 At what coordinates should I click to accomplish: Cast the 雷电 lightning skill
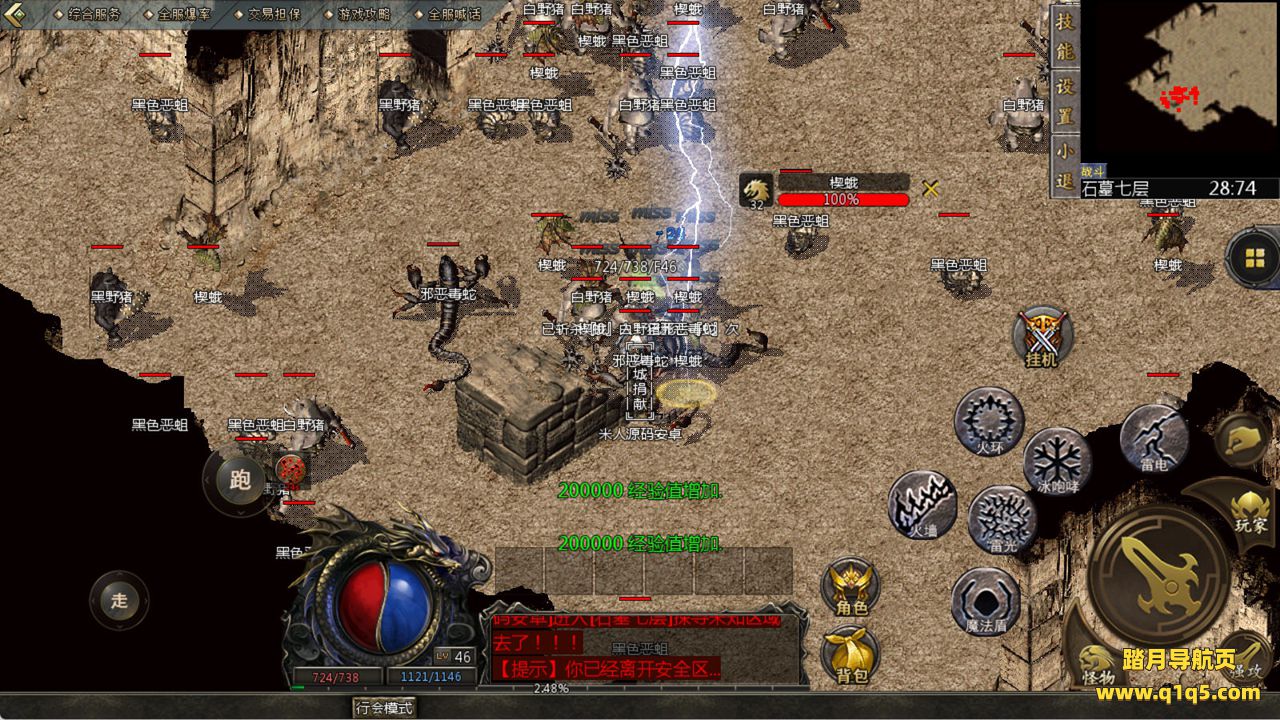point(1153,438)
